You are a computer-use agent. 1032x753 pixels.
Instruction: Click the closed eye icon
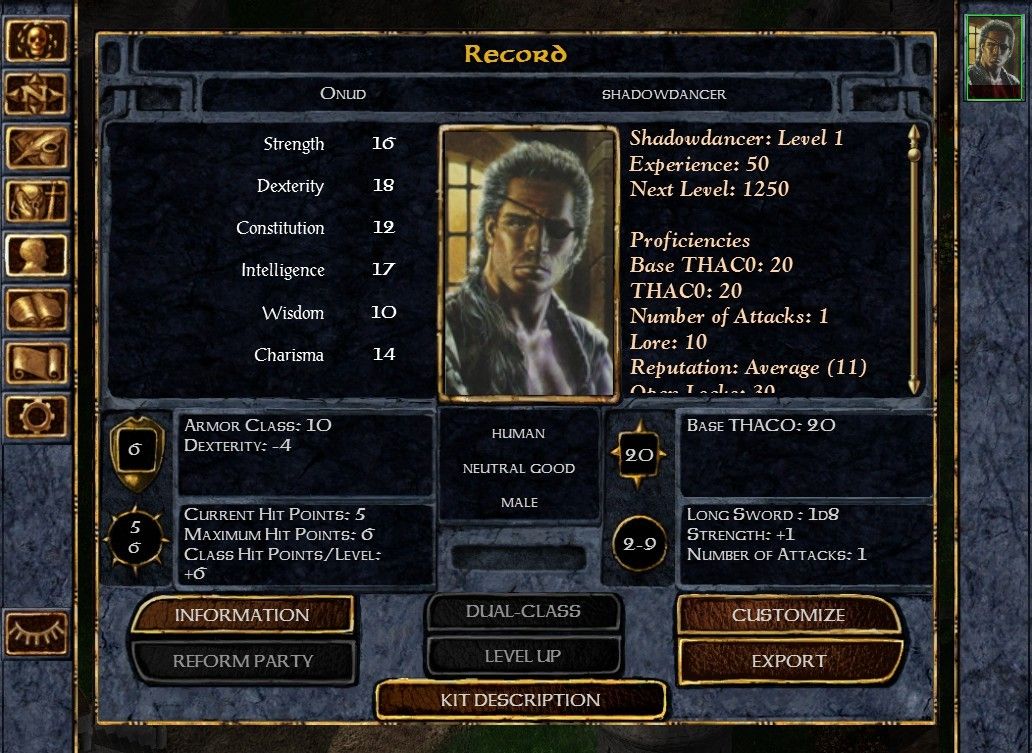(x=37, y=632)
